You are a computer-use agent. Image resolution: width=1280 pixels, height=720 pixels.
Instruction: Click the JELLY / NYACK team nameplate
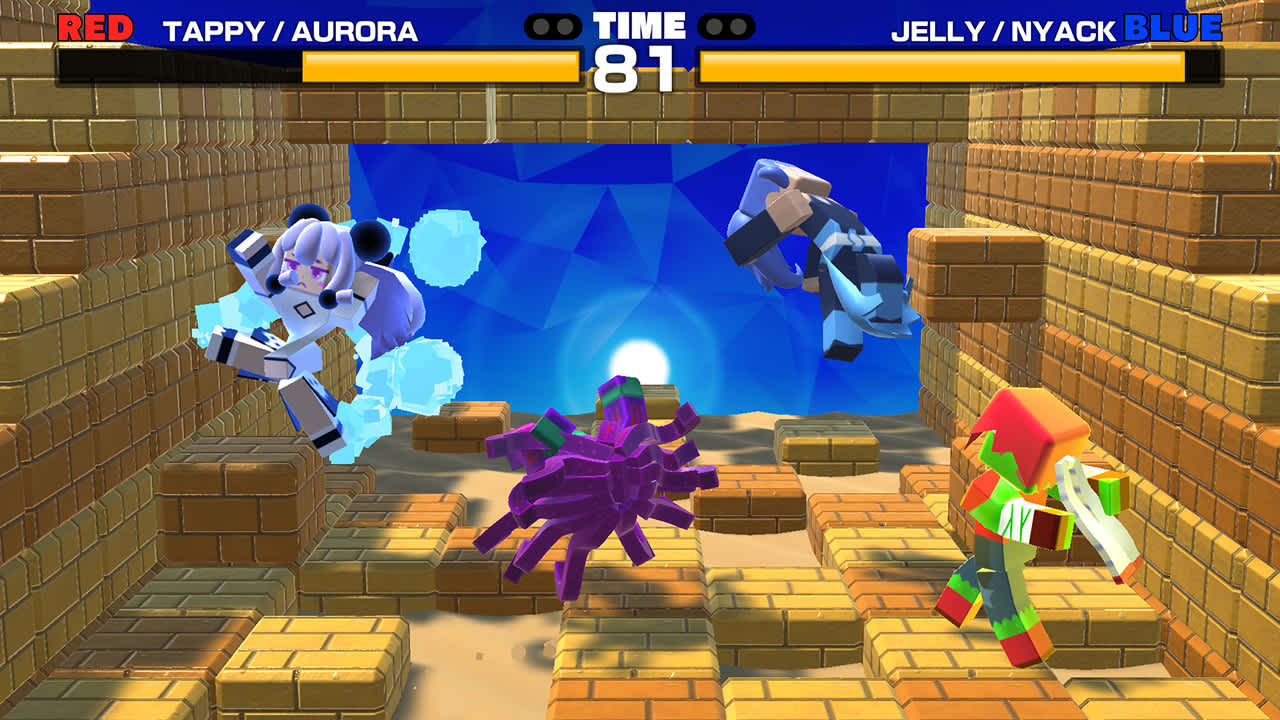tap(990, 30)
